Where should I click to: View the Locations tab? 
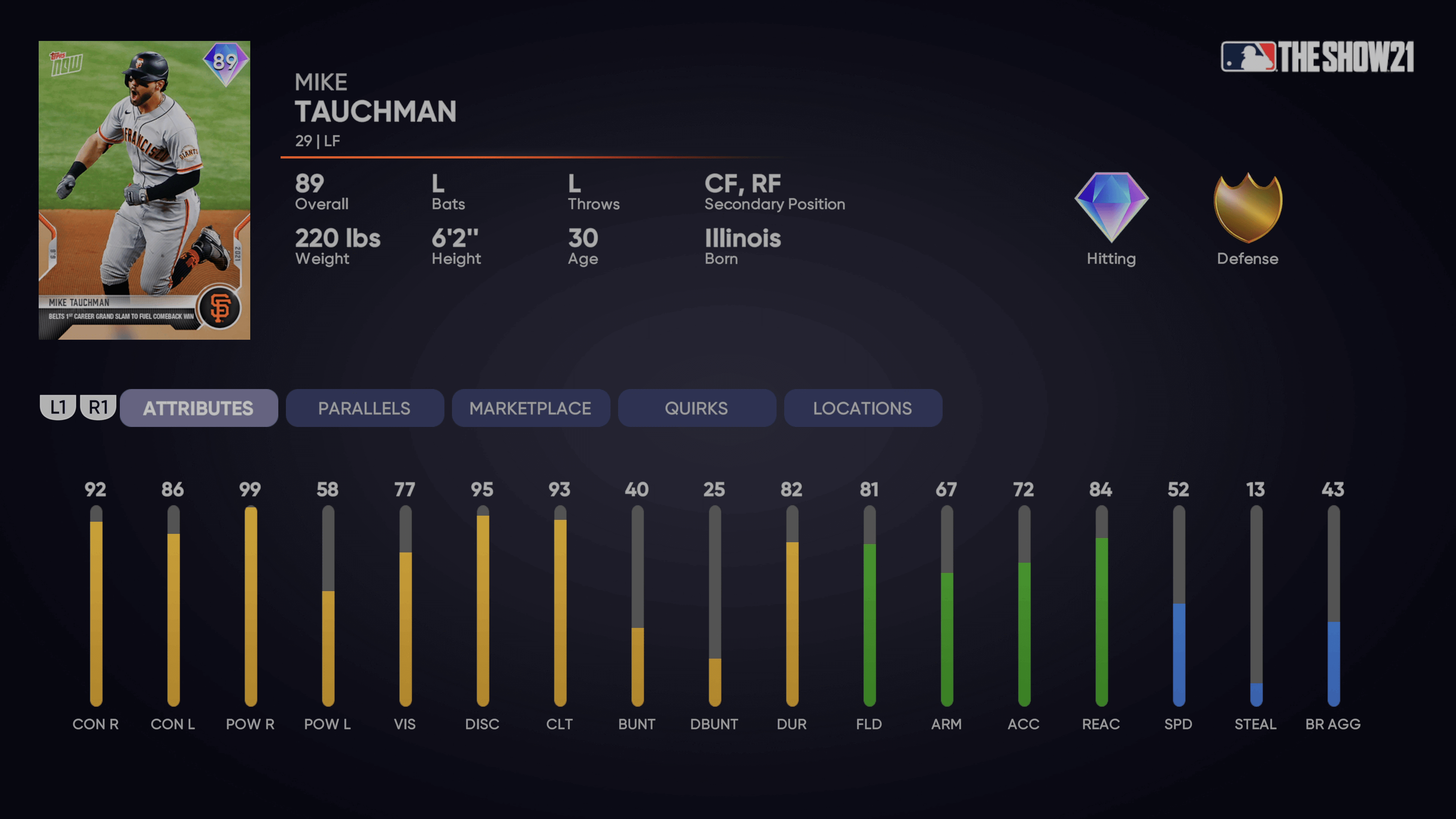click(863, 408)
